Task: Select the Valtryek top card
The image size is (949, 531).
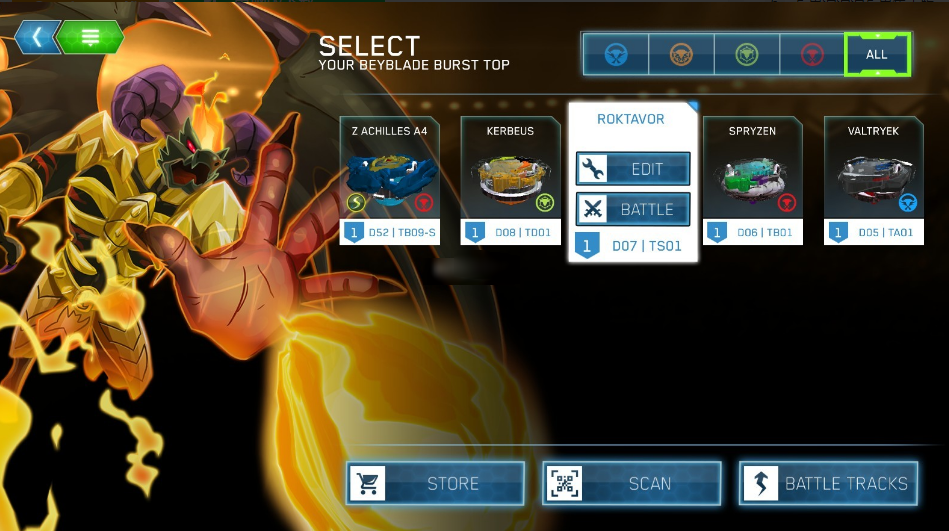Action: (x=873, y=180)
